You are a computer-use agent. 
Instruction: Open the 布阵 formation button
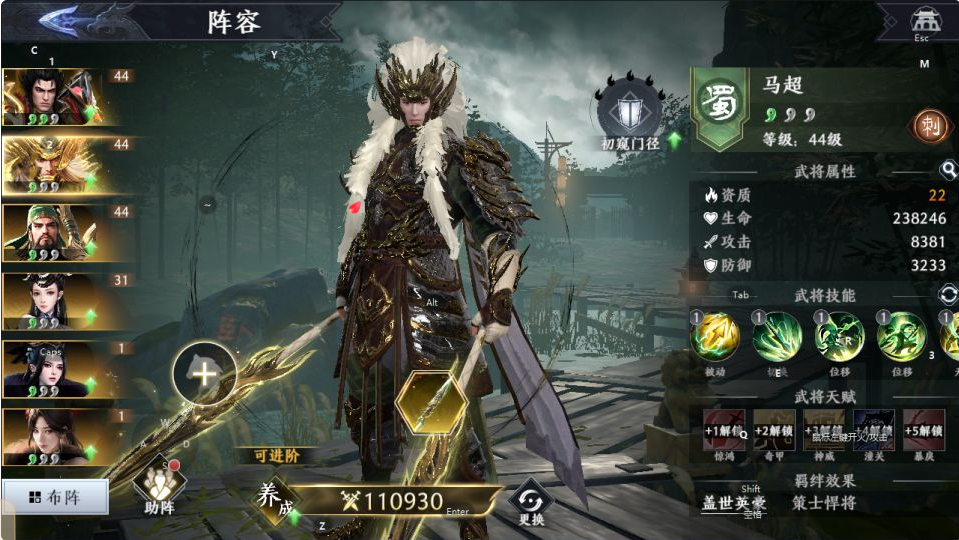click(x=54, y=496)
